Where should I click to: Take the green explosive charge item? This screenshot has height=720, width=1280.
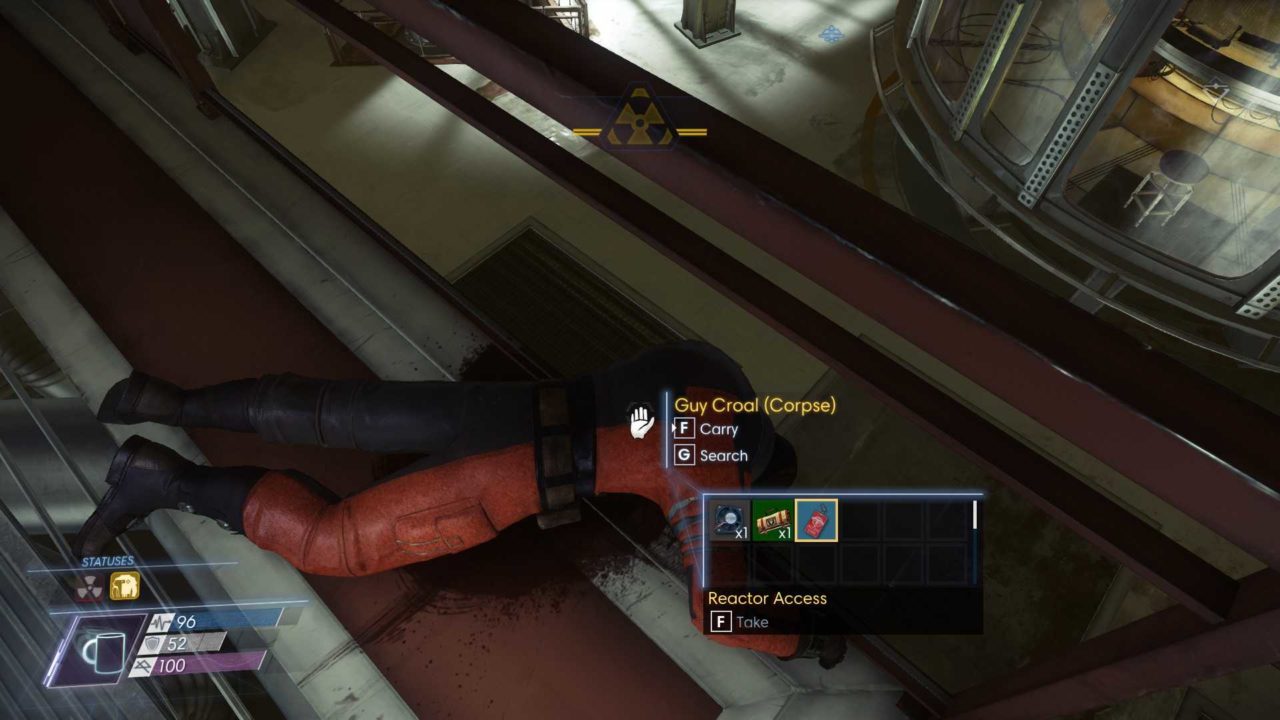tap(771, 520)
